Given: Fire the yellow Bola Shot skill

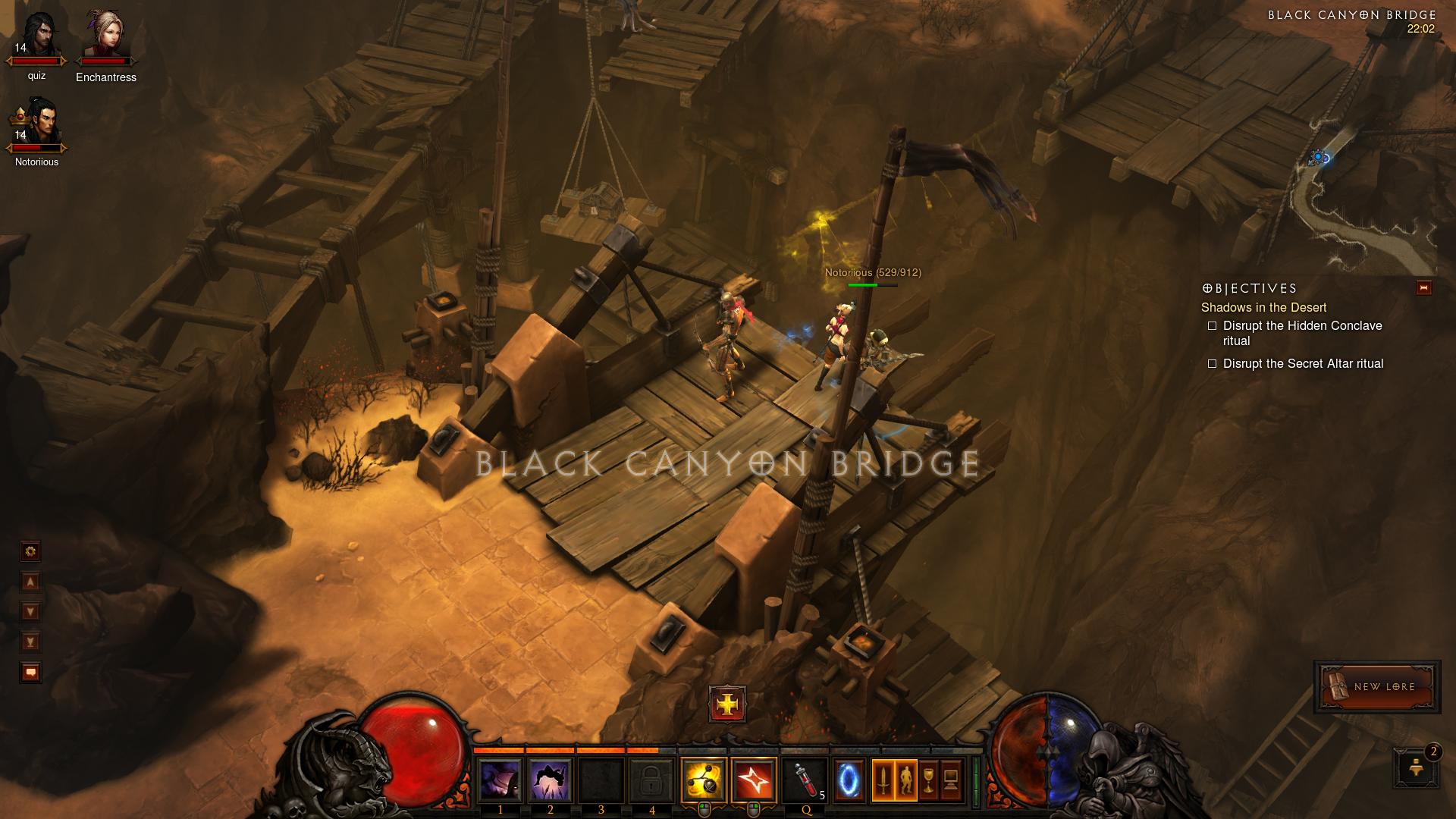Looking at the screenshot, I should 704,780.
